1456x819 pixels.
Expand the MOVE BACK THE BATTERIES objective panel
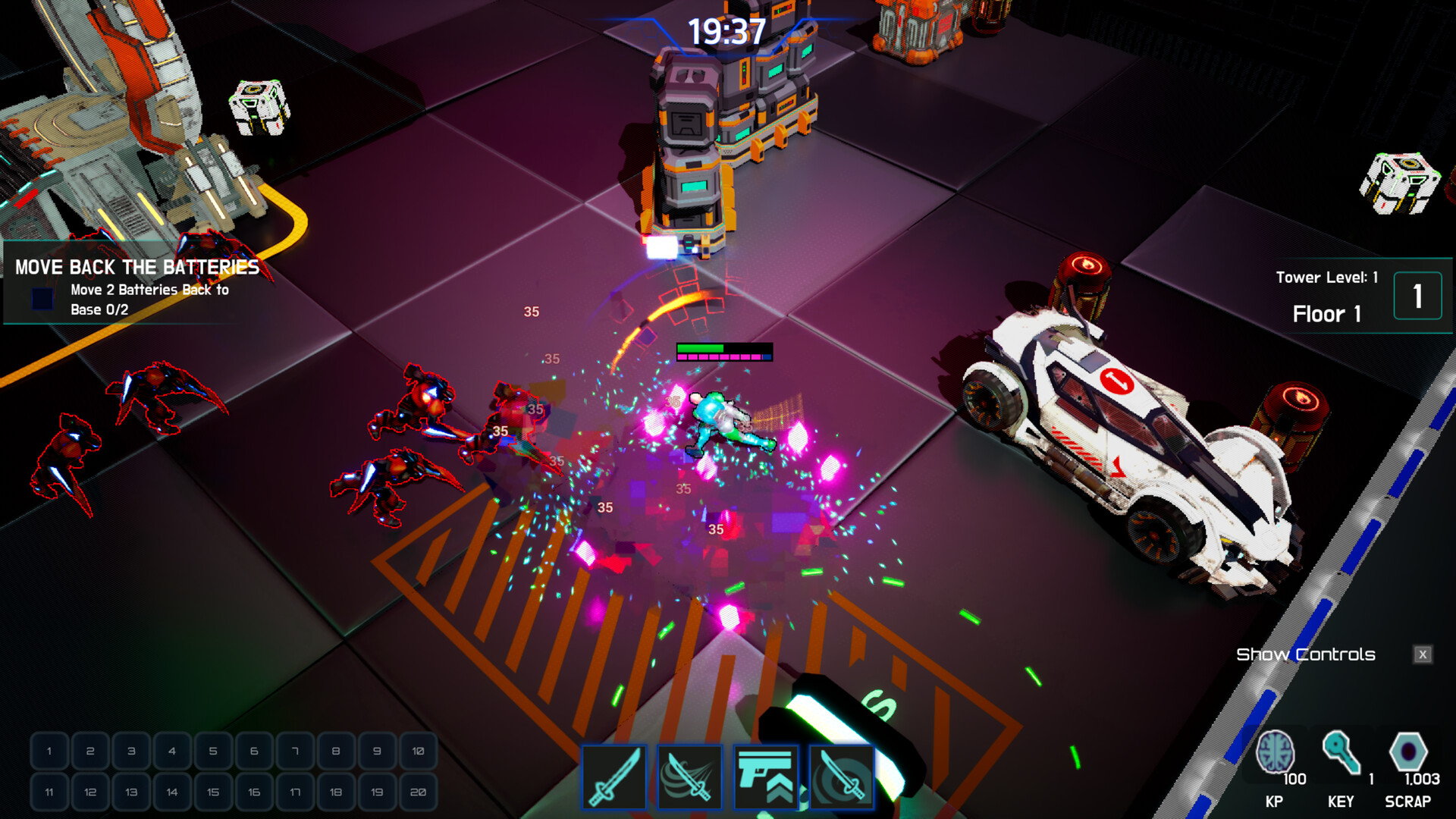136,268
